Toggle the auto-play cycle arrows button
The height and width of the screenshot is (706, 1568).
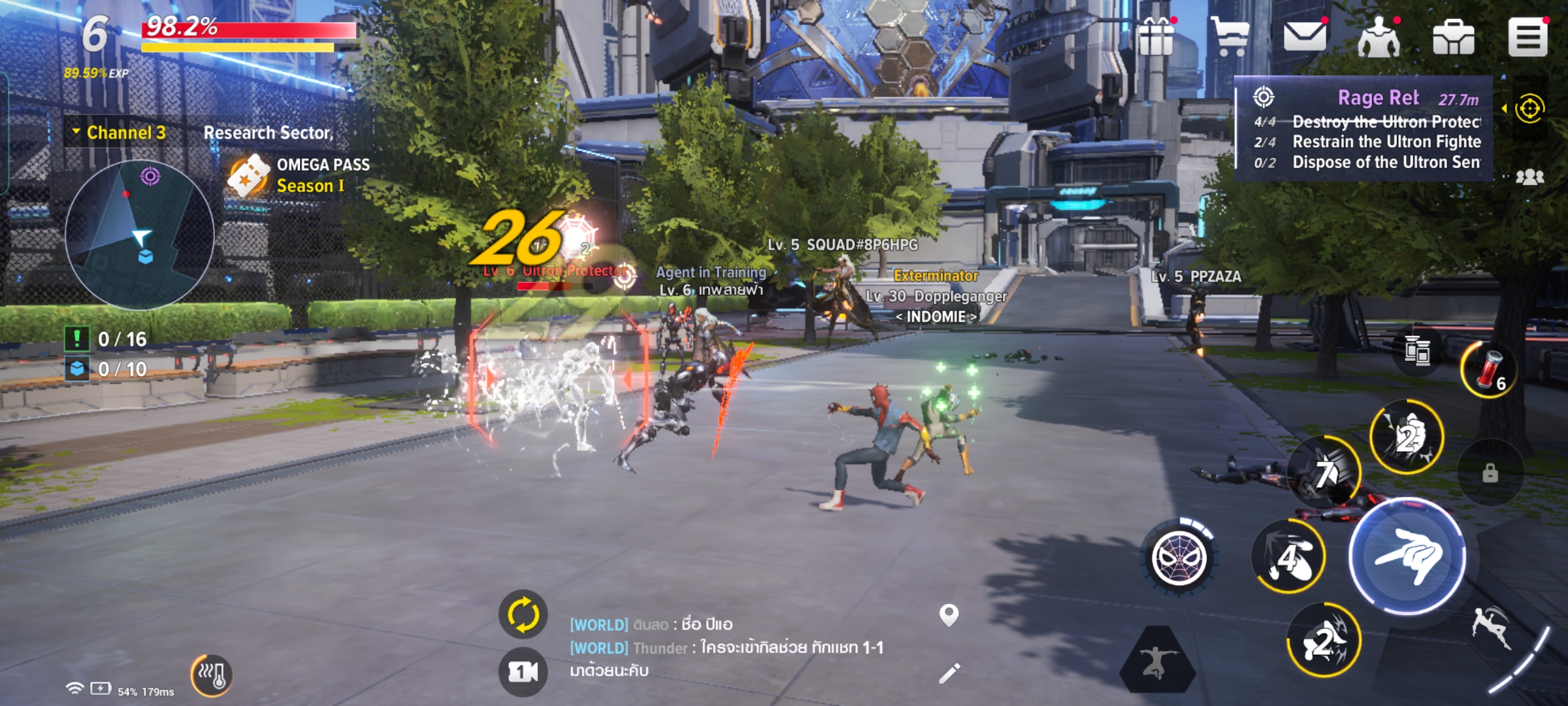pyautogui.click(x=523, y=614)
